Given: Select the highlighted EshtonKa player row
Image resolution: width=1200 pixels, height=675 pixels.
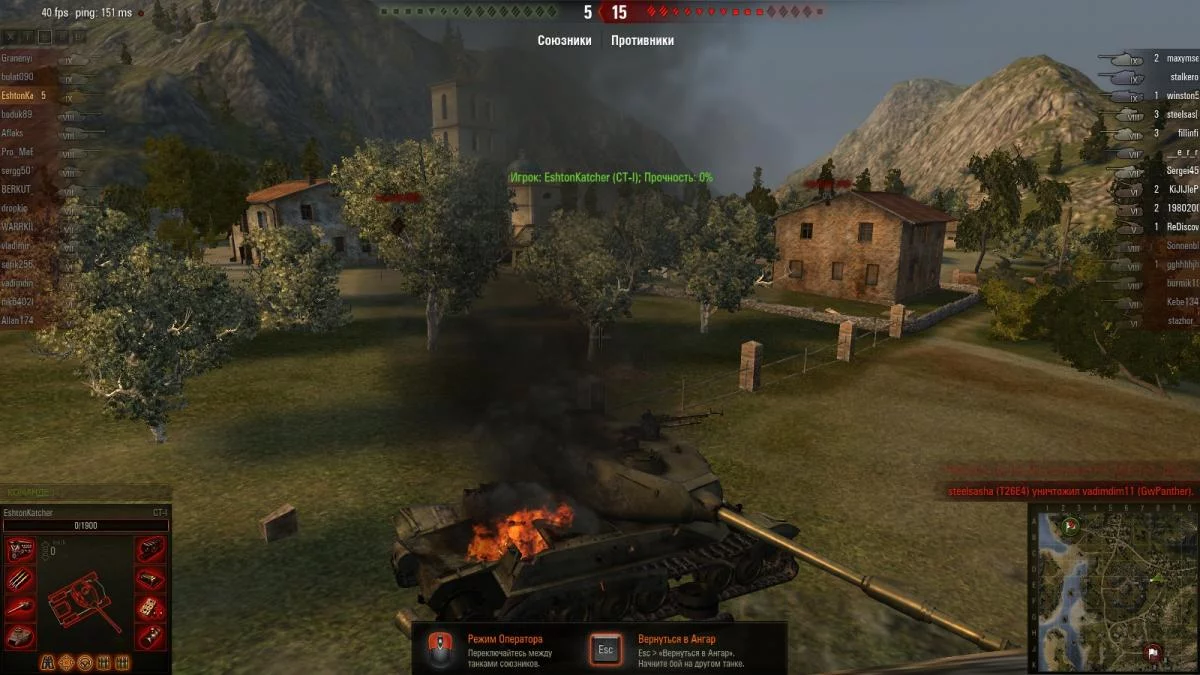Looking at the screenshot, I should click(20, 96).
